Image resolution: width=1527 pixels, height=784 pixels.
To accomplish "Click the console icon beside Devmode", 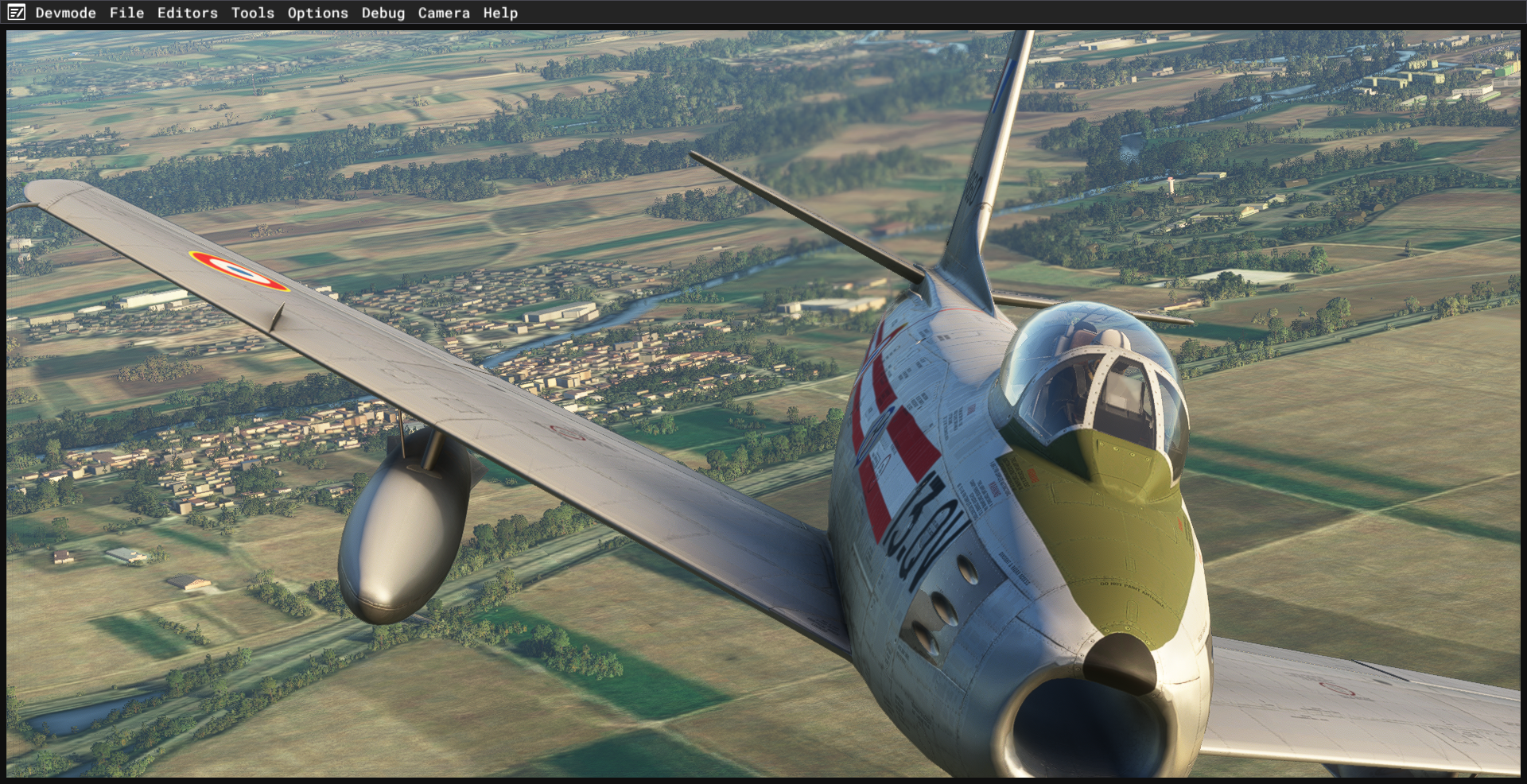I will tap(17, 13).
